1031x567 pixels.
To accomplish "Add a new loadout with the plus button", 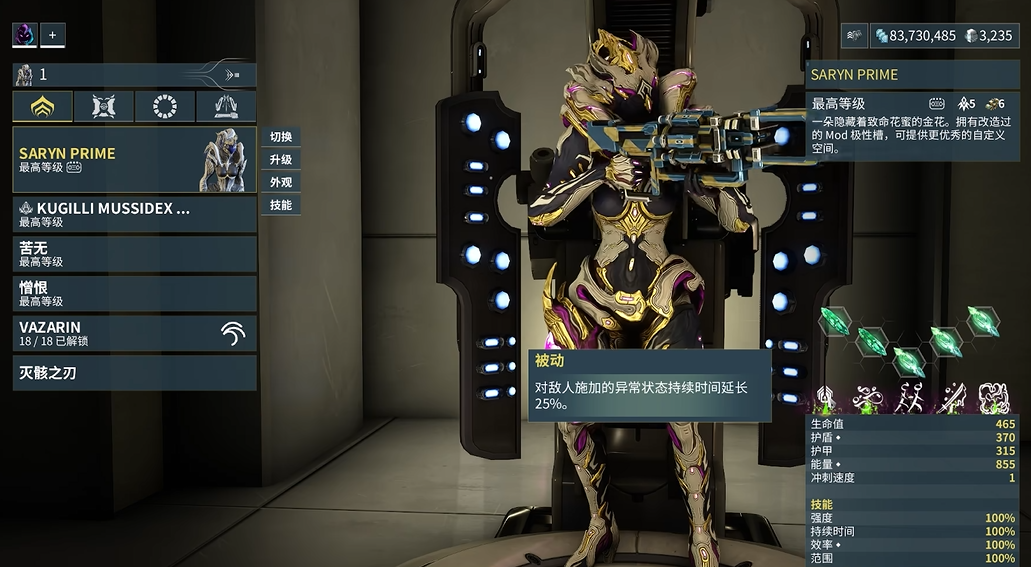I will pyautogui.click(x=52, y=35).
